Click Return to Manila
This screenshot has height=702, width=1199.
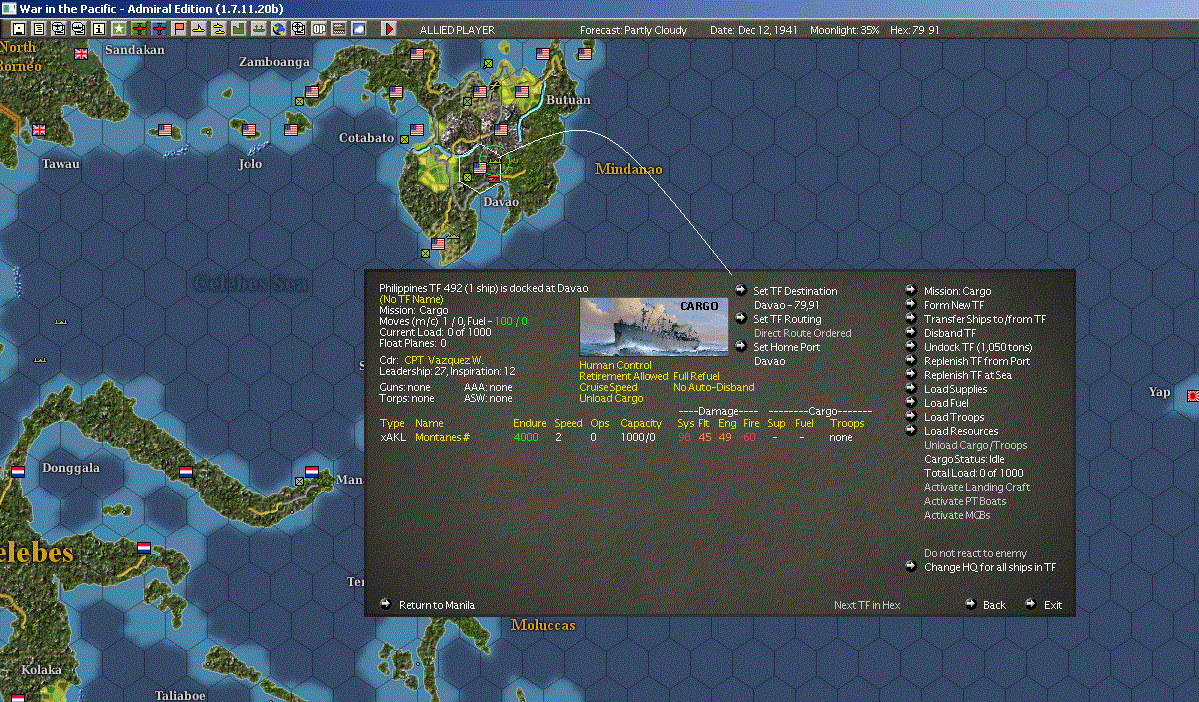[436, 605]
